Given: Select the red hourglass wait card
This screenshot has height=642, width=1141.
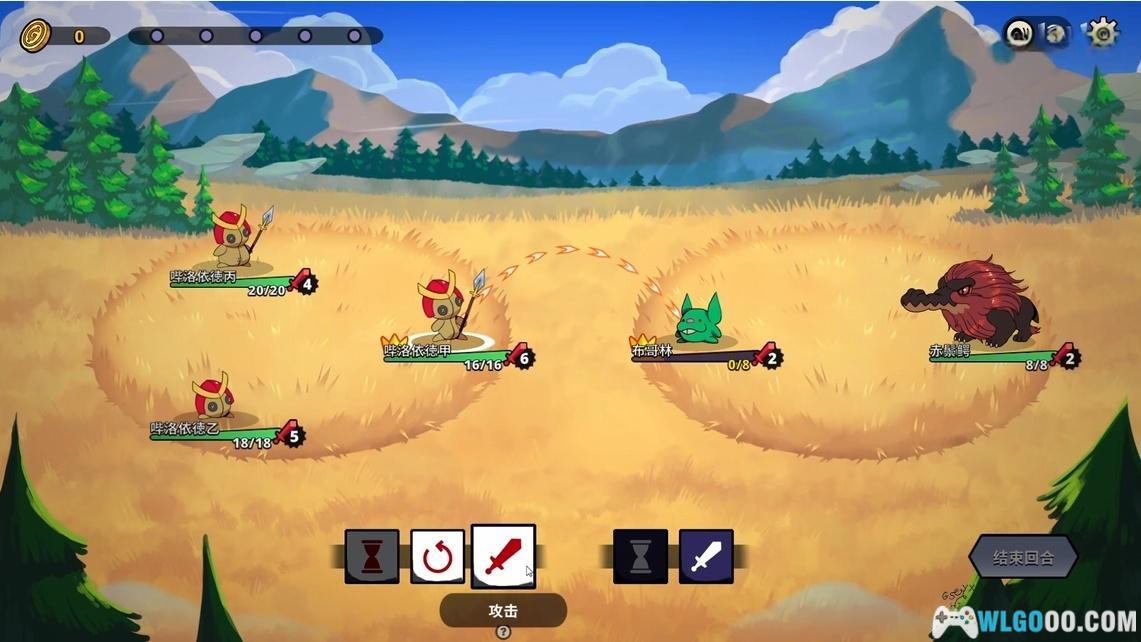Looking at the screenshot, I should click(x=372, y=557).
